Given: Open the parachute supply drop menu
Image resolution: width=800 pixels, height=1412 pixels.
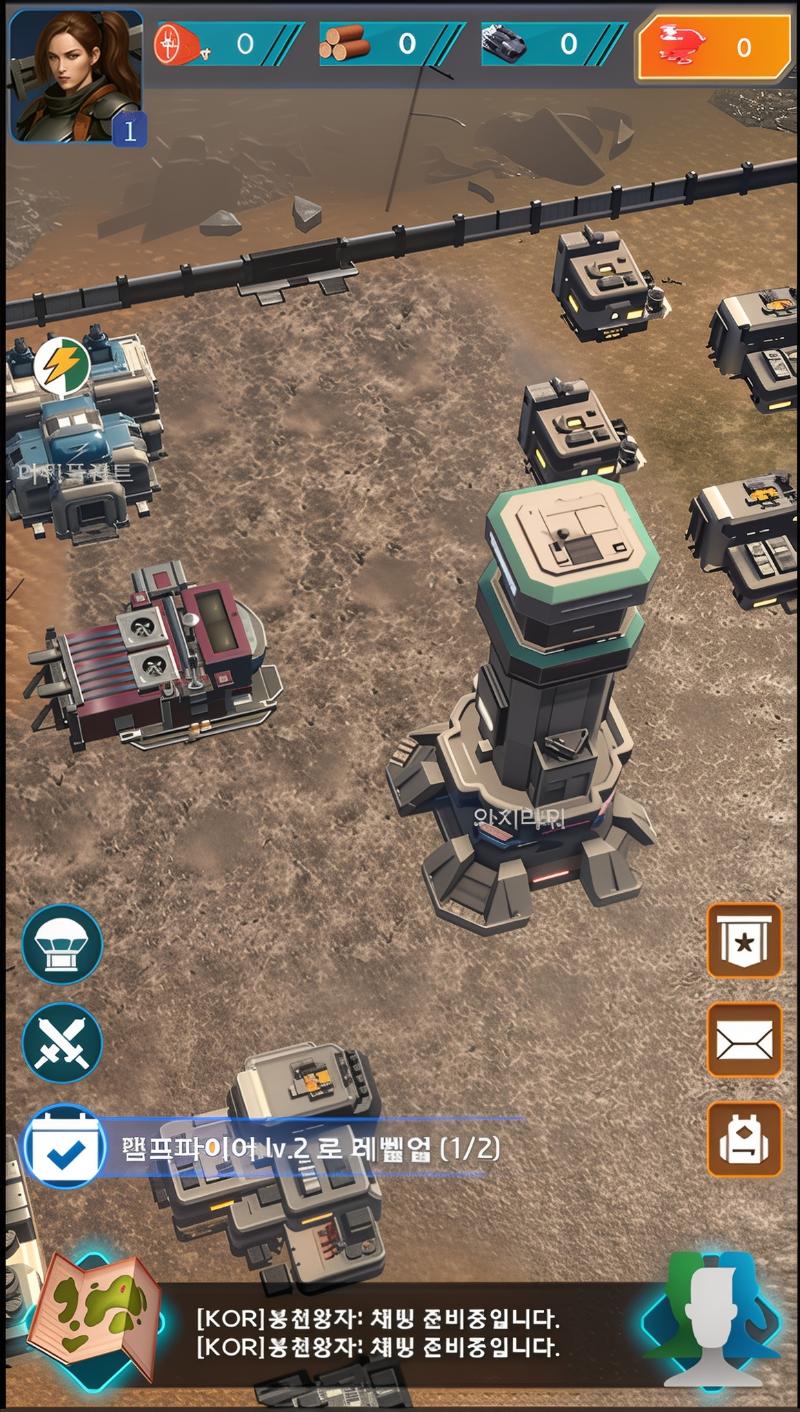Looking at the screenshot, I should (62, 945).
